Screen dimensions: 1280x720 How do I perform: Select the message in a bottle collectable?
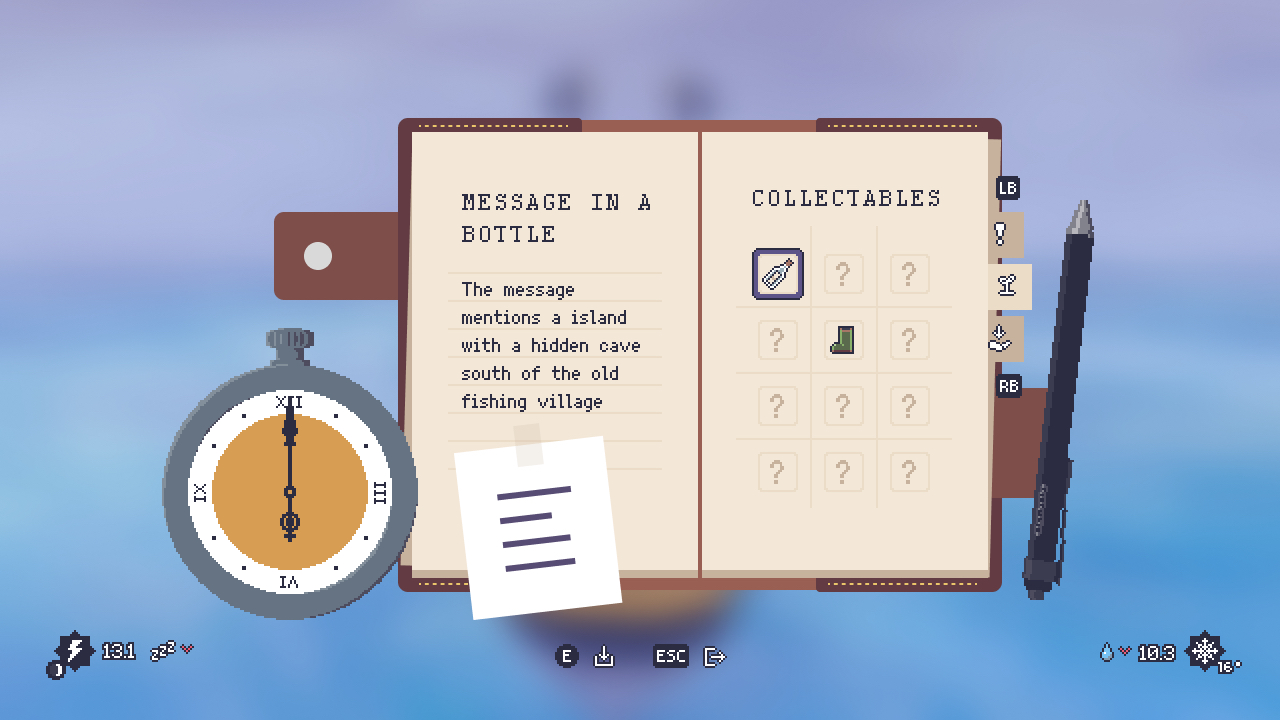pos(777,274)
